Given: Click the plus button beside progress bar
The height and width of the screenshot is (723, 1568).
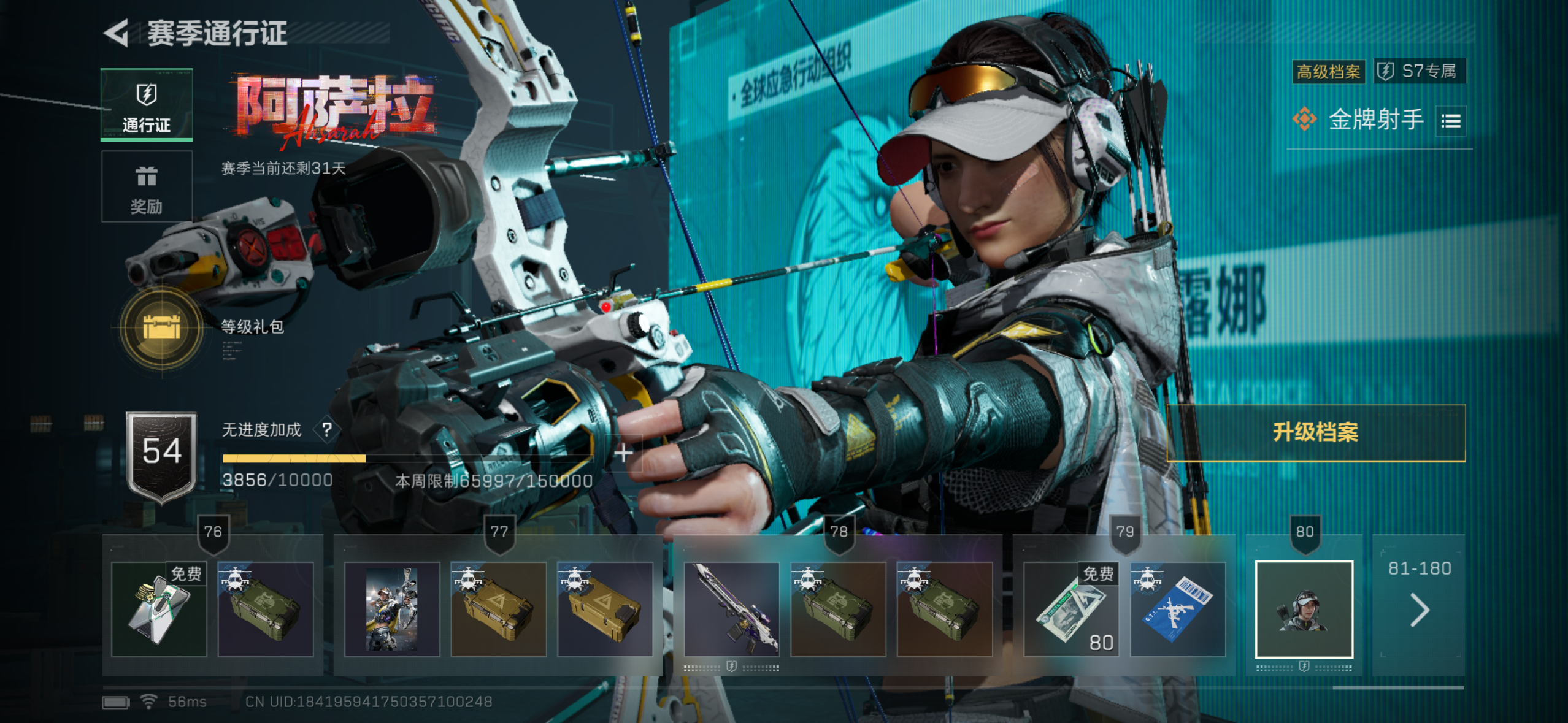Looking at the screenshot, I should pos(623,453).
